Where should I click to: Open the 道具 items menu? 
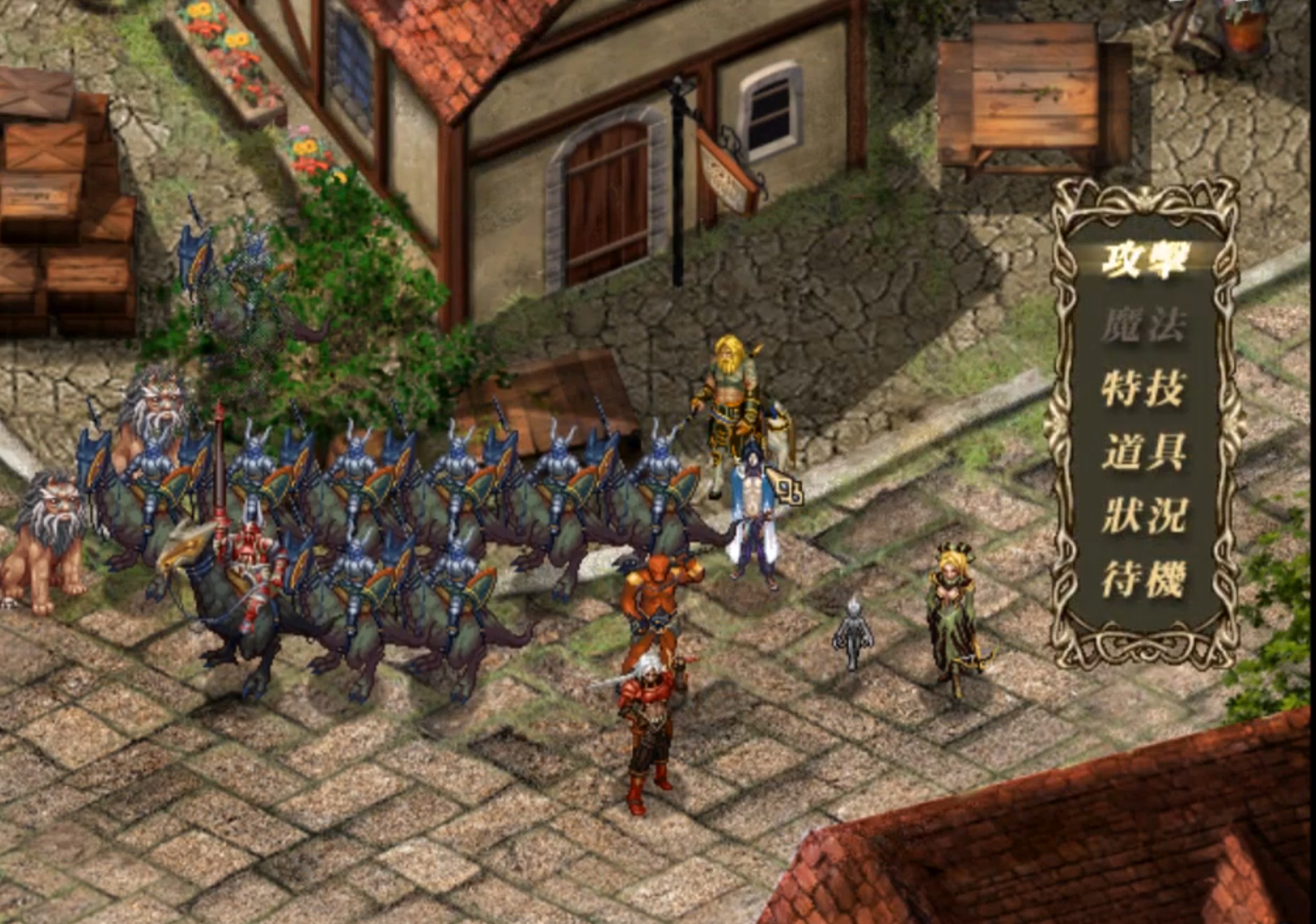[1144, 452]
